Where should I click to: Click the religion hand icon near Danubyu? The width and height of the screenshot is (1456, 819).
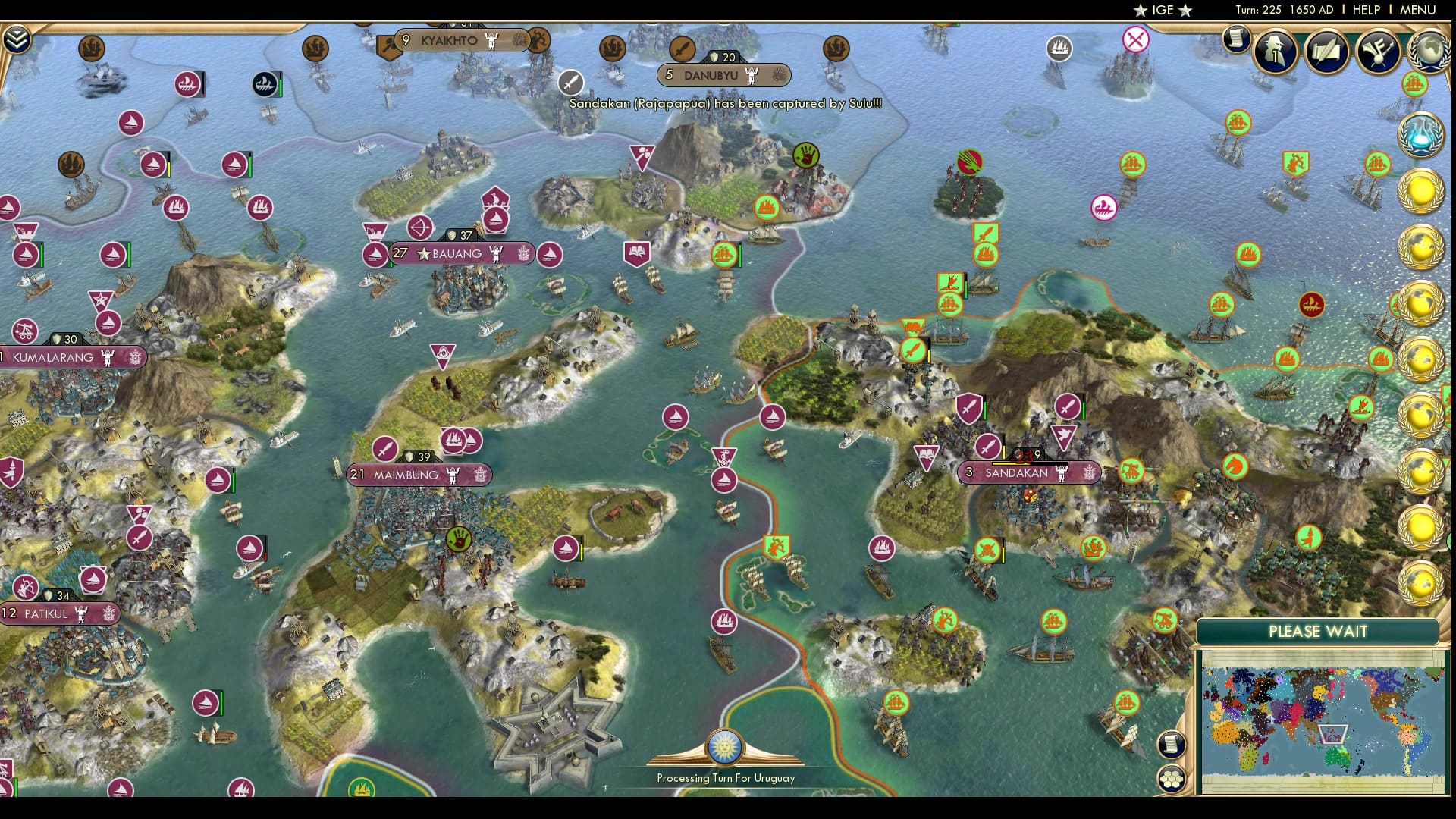tap(805, 152)
